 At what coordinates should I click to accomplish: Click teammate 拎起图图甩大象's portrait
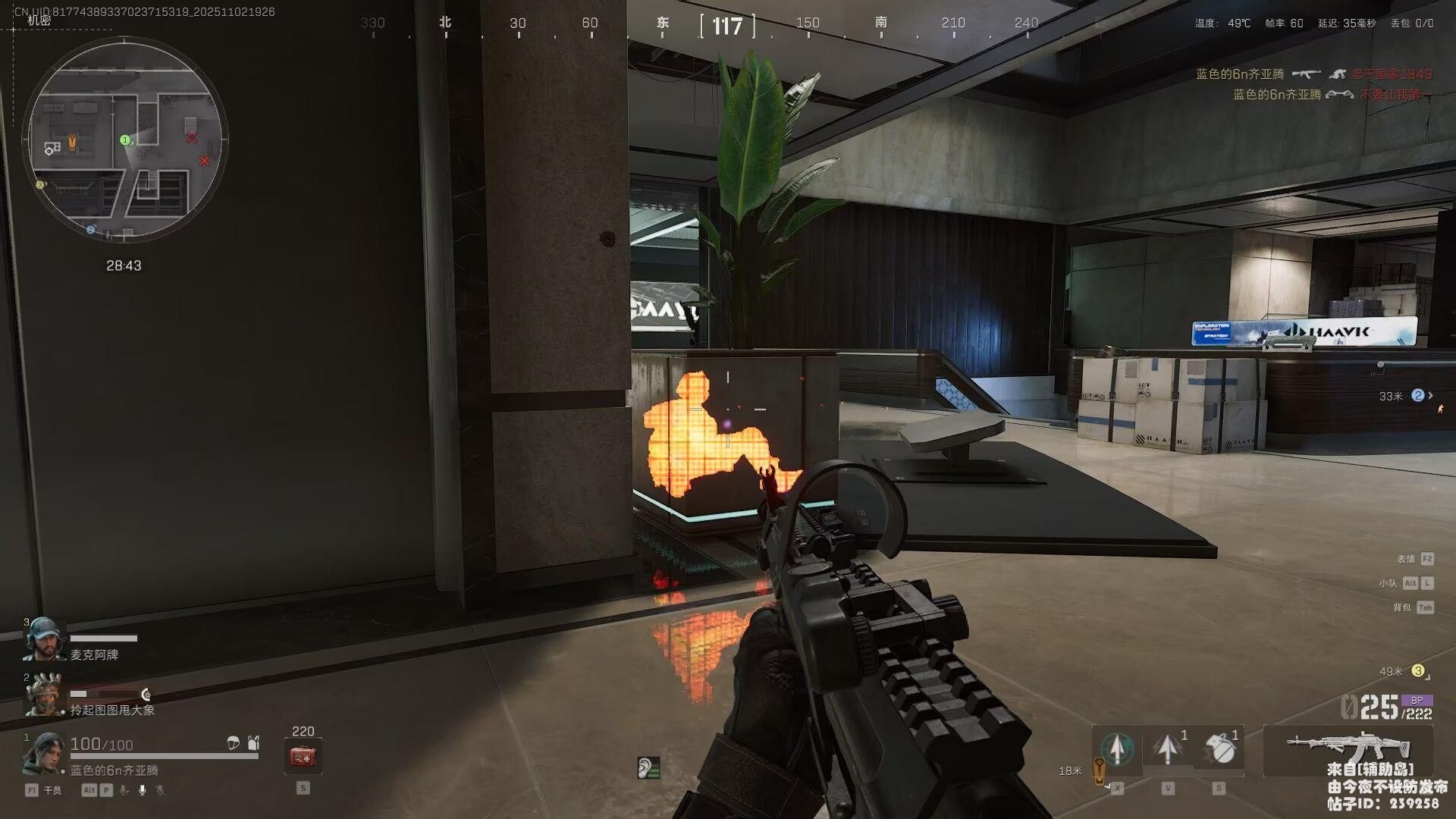(x=42, y=694)
